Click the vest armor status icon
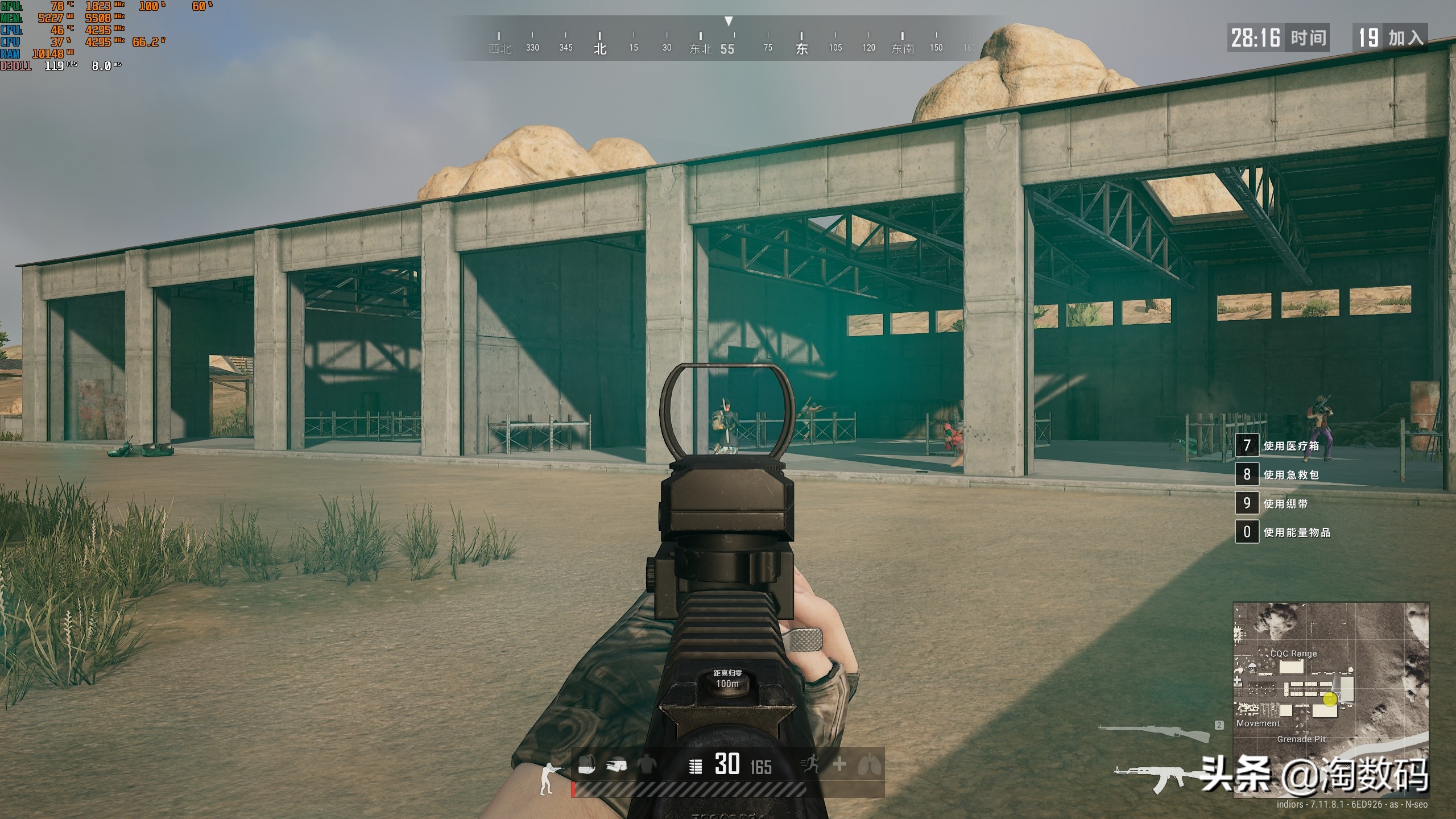The height and width of the screenshot is (819, 1456). coord(646,766)
